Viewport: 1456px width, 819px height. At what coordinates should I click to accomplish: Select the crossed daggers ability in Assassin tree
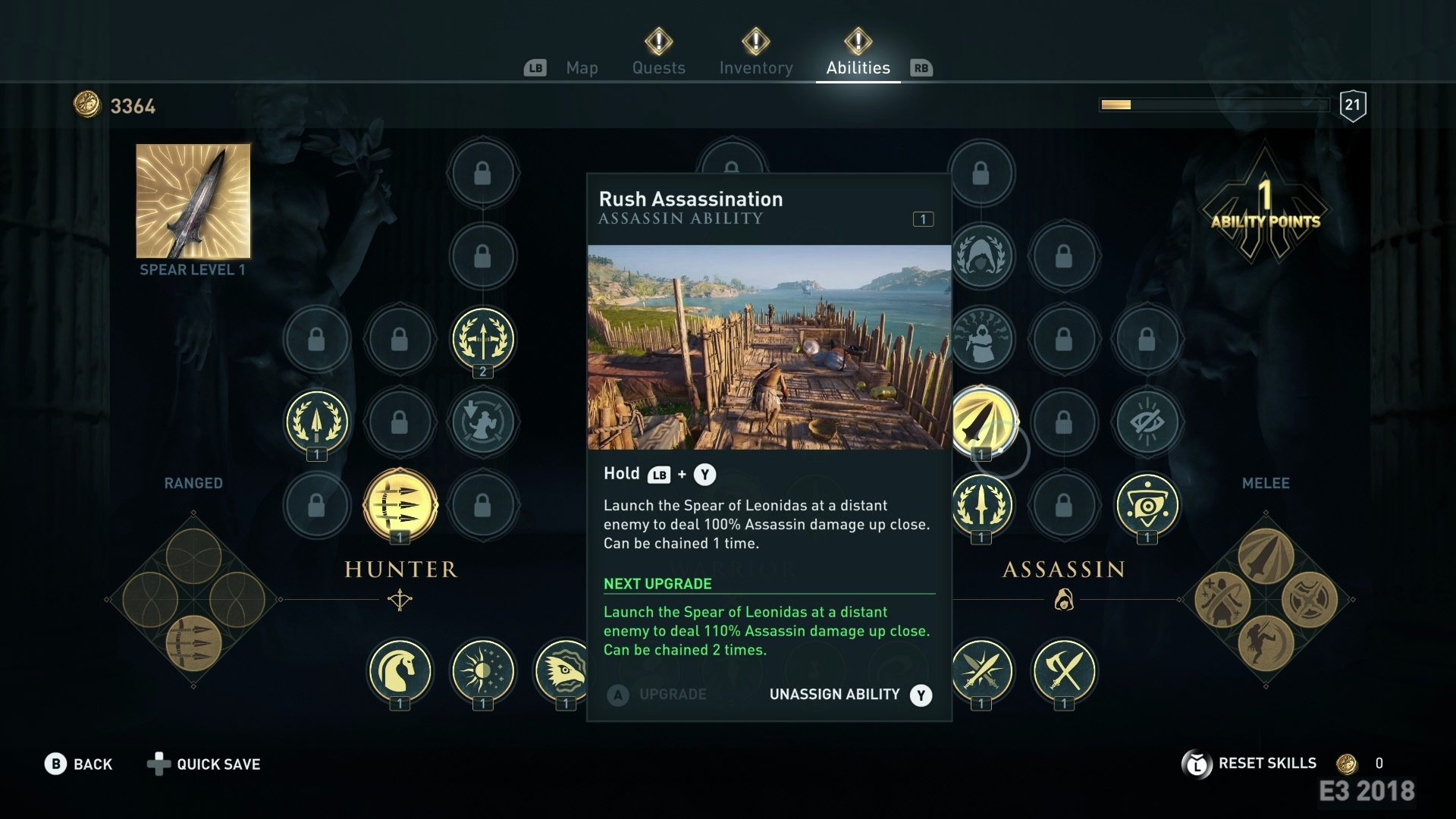(982, 673)
